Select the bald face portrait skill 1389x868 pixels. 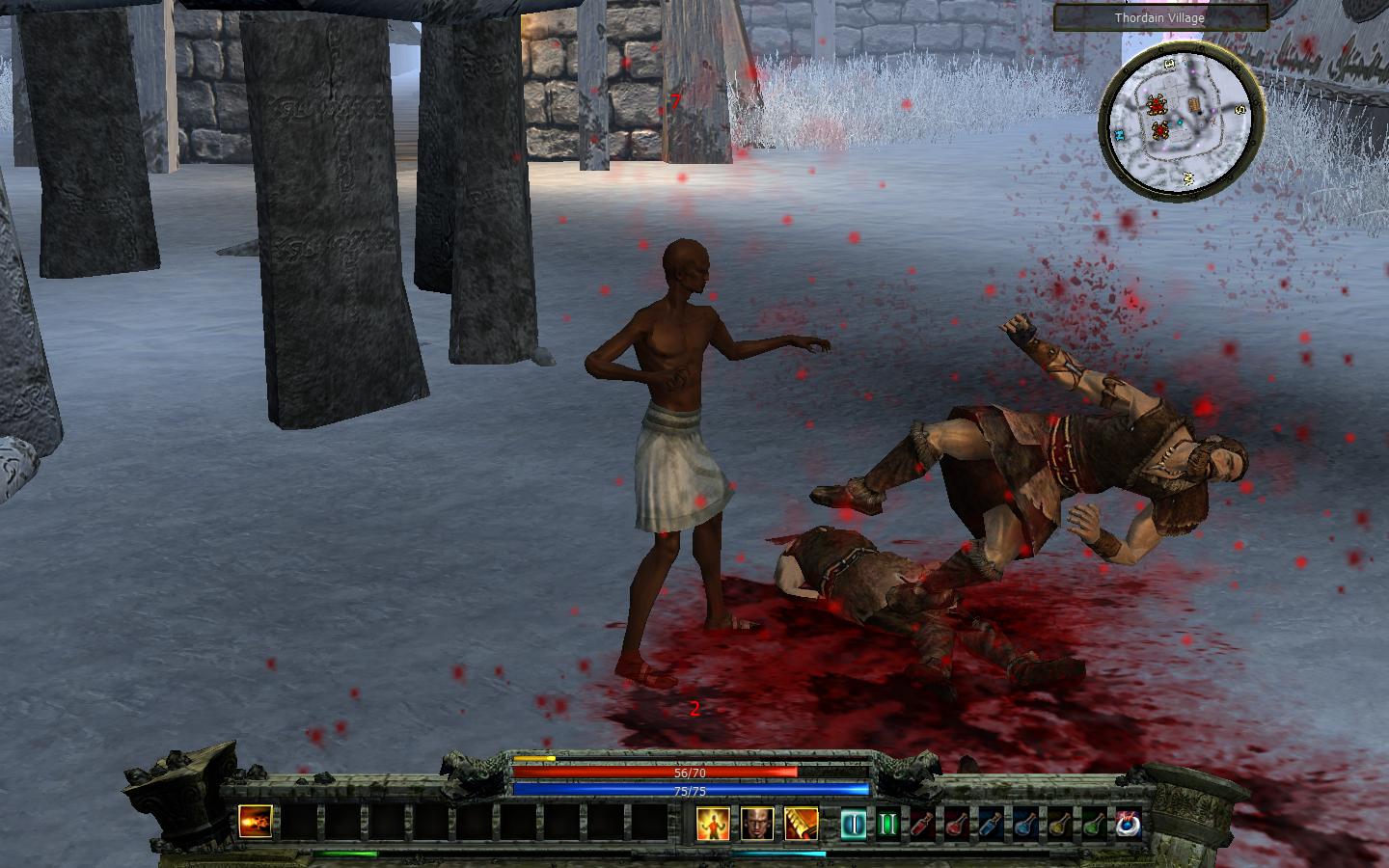757,824
